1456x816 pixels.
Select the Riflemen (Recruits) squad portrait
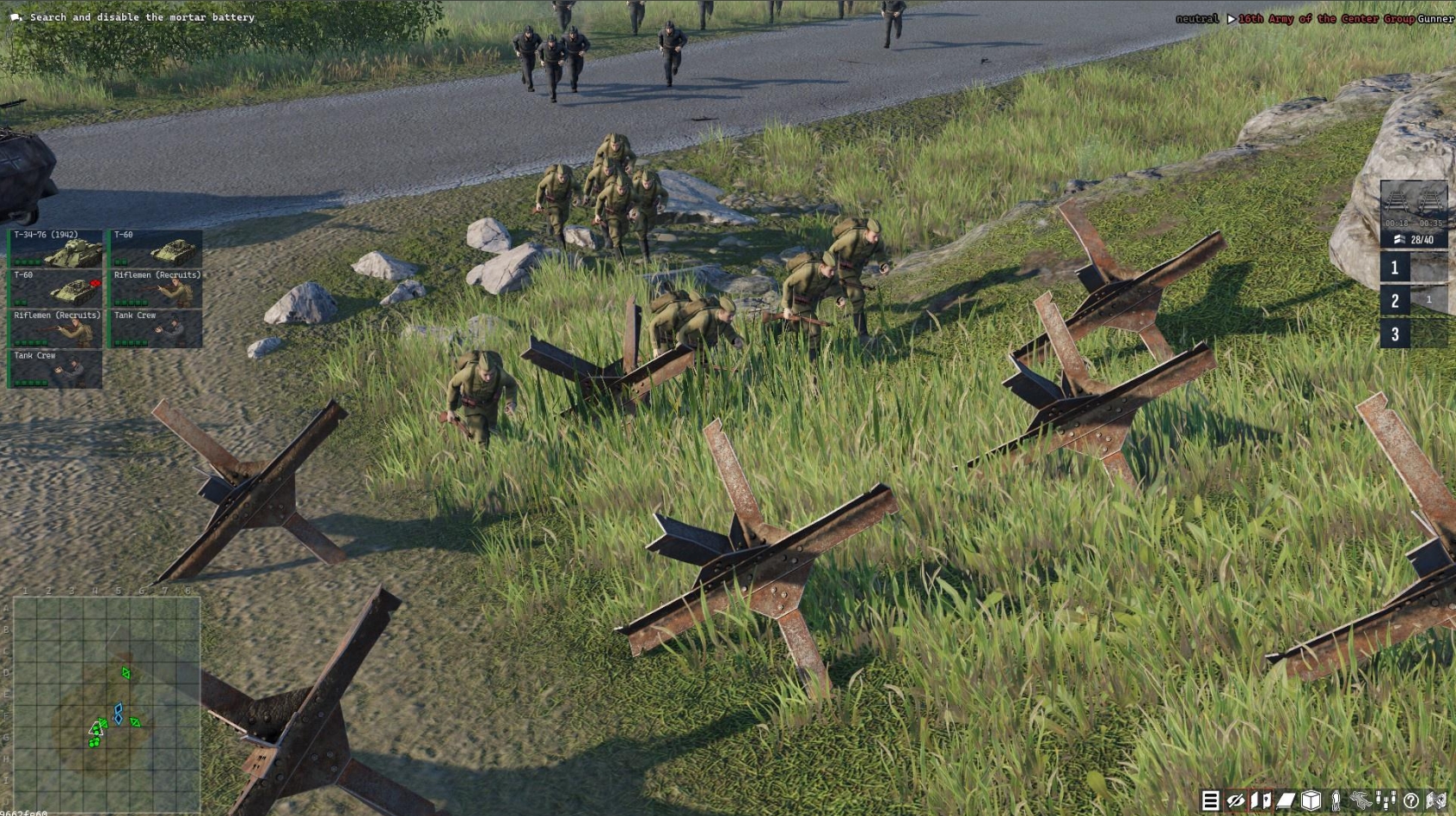click(155, 290)
